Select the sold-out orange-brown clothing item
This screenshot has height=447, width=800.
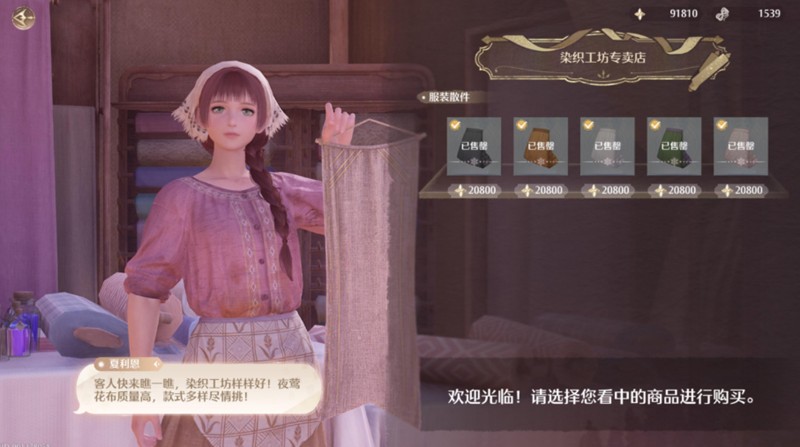pos(540,146)
